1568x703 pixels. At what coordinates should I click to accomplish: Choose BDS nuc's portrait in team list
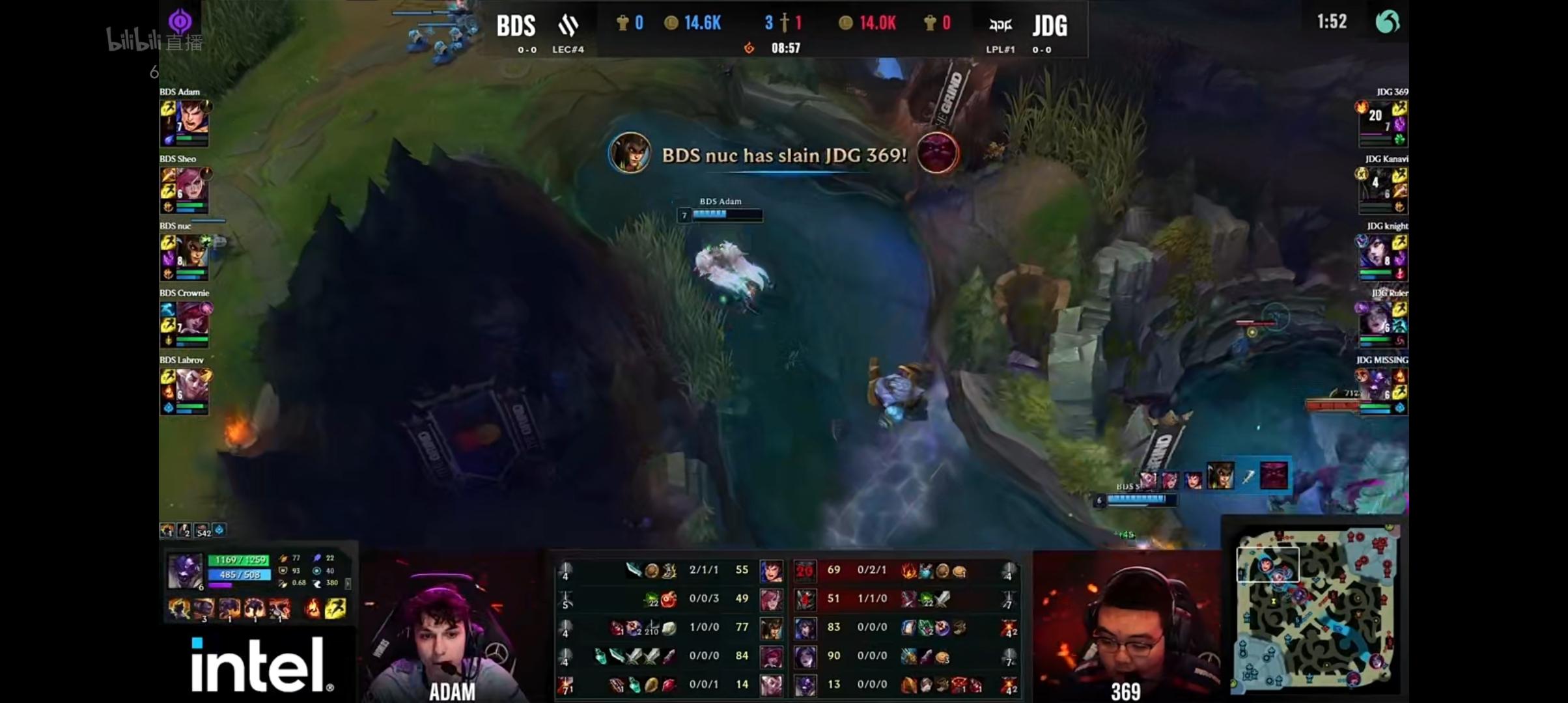[192, 252]
